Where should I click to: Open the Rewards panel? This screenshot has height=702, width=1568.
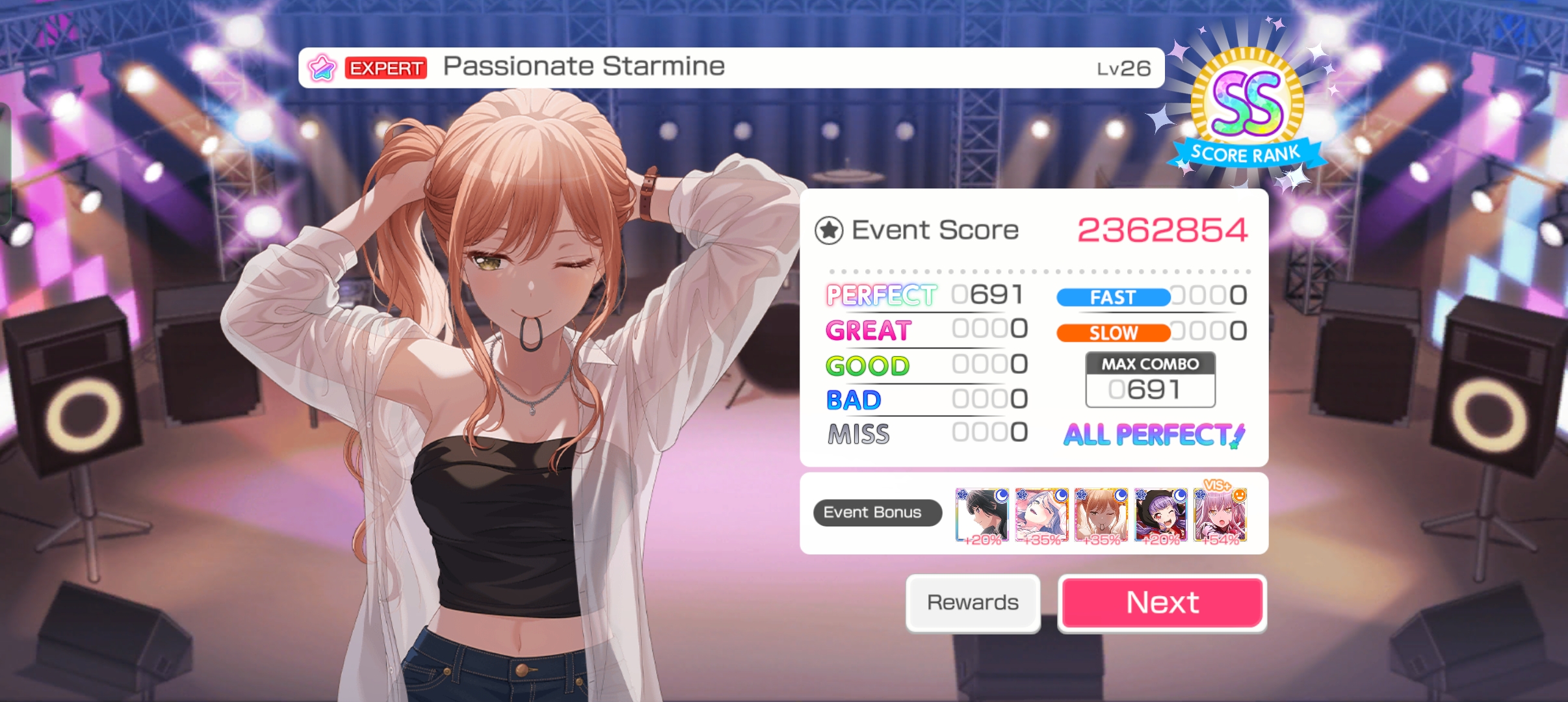point(973,603)
